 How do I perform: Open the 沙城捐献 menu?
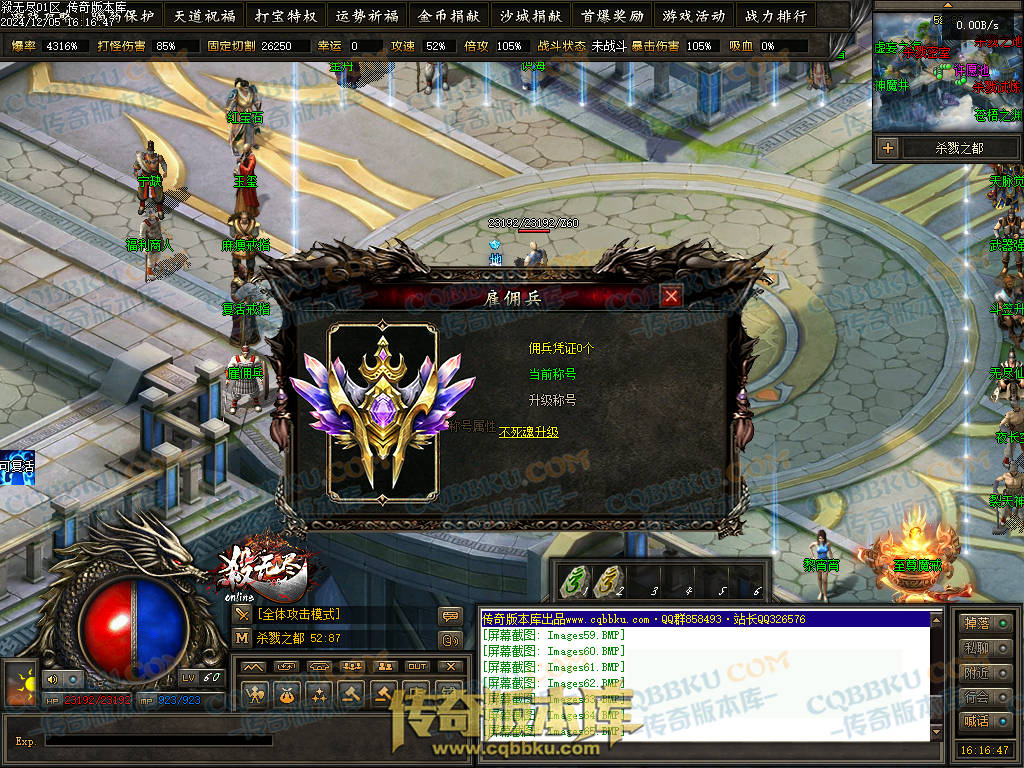(530, 16)
